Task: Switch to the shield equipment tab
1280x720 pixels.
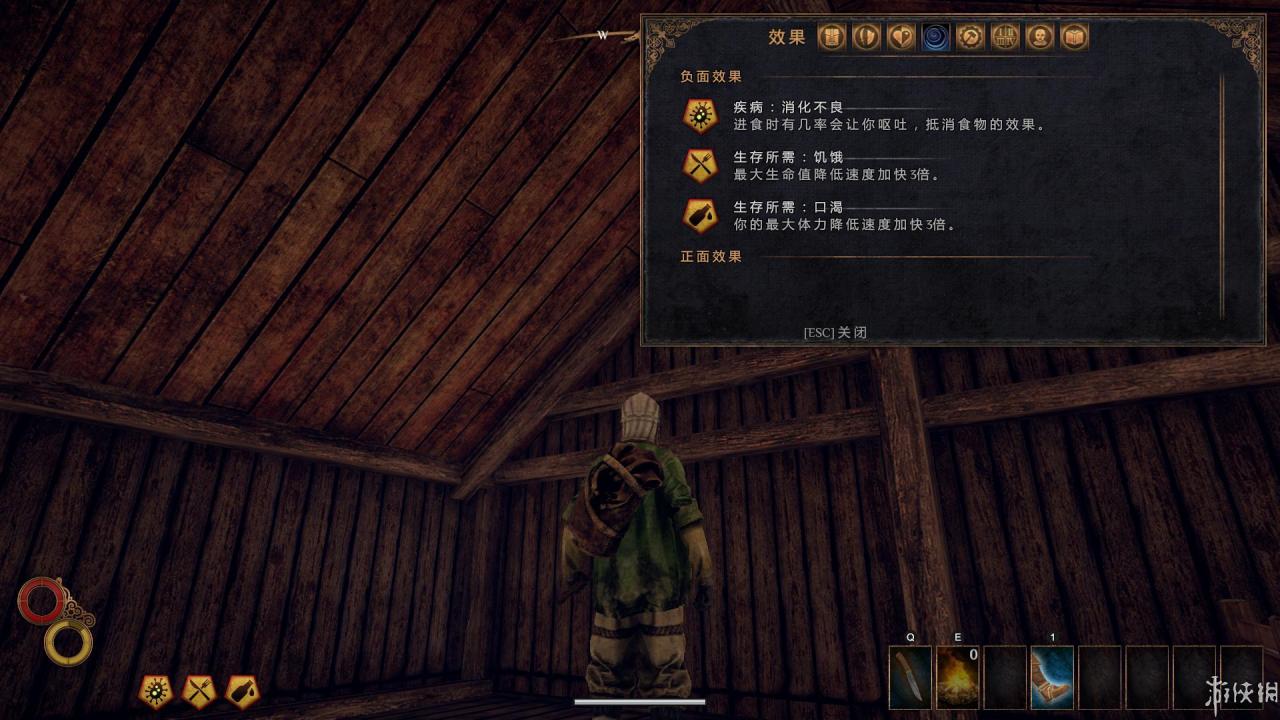Action: 866,38
